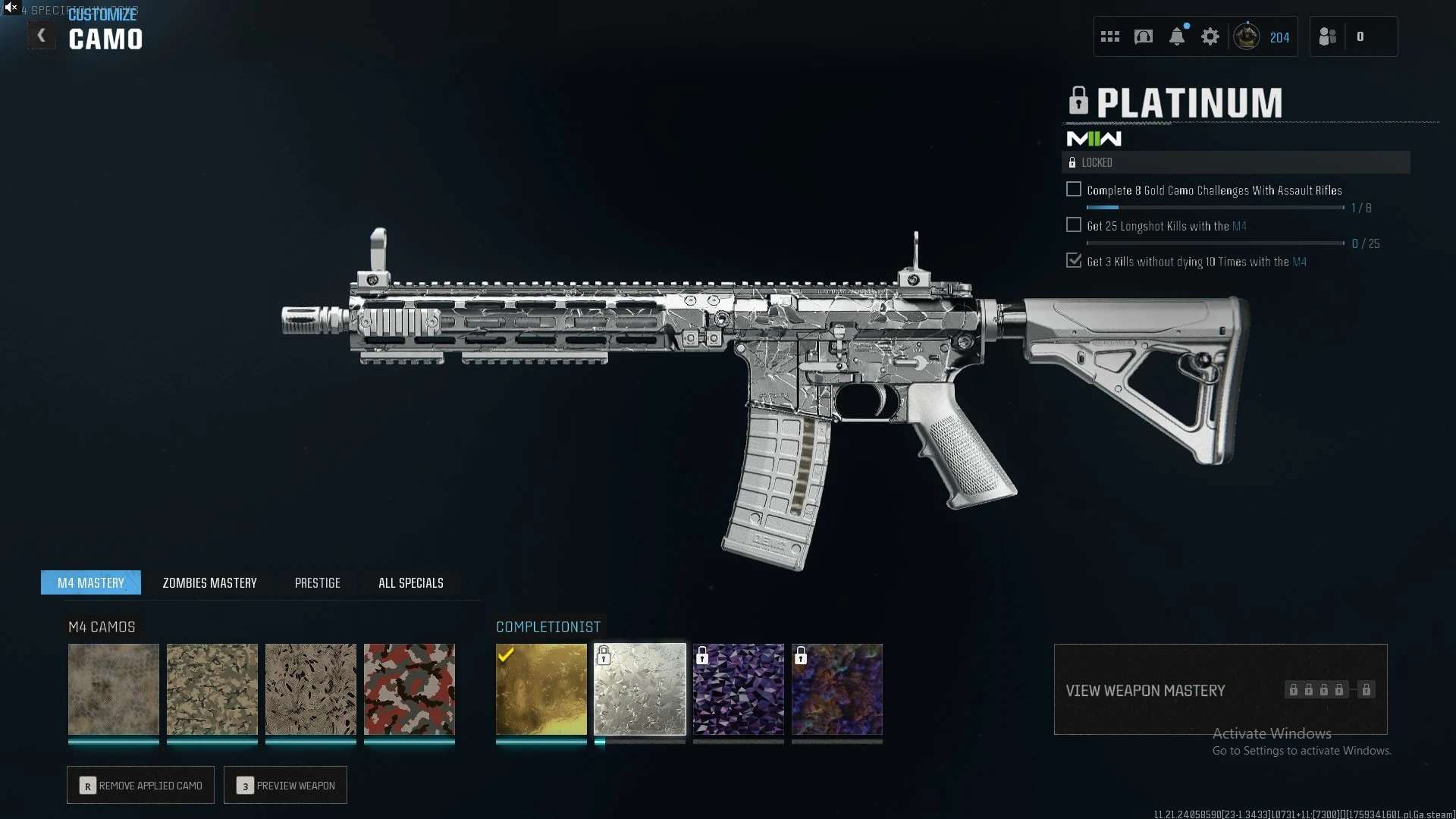This screenshot has height=819, width=1456.
Task: Click Remove Applied Camo
Action: coord(140,785)
